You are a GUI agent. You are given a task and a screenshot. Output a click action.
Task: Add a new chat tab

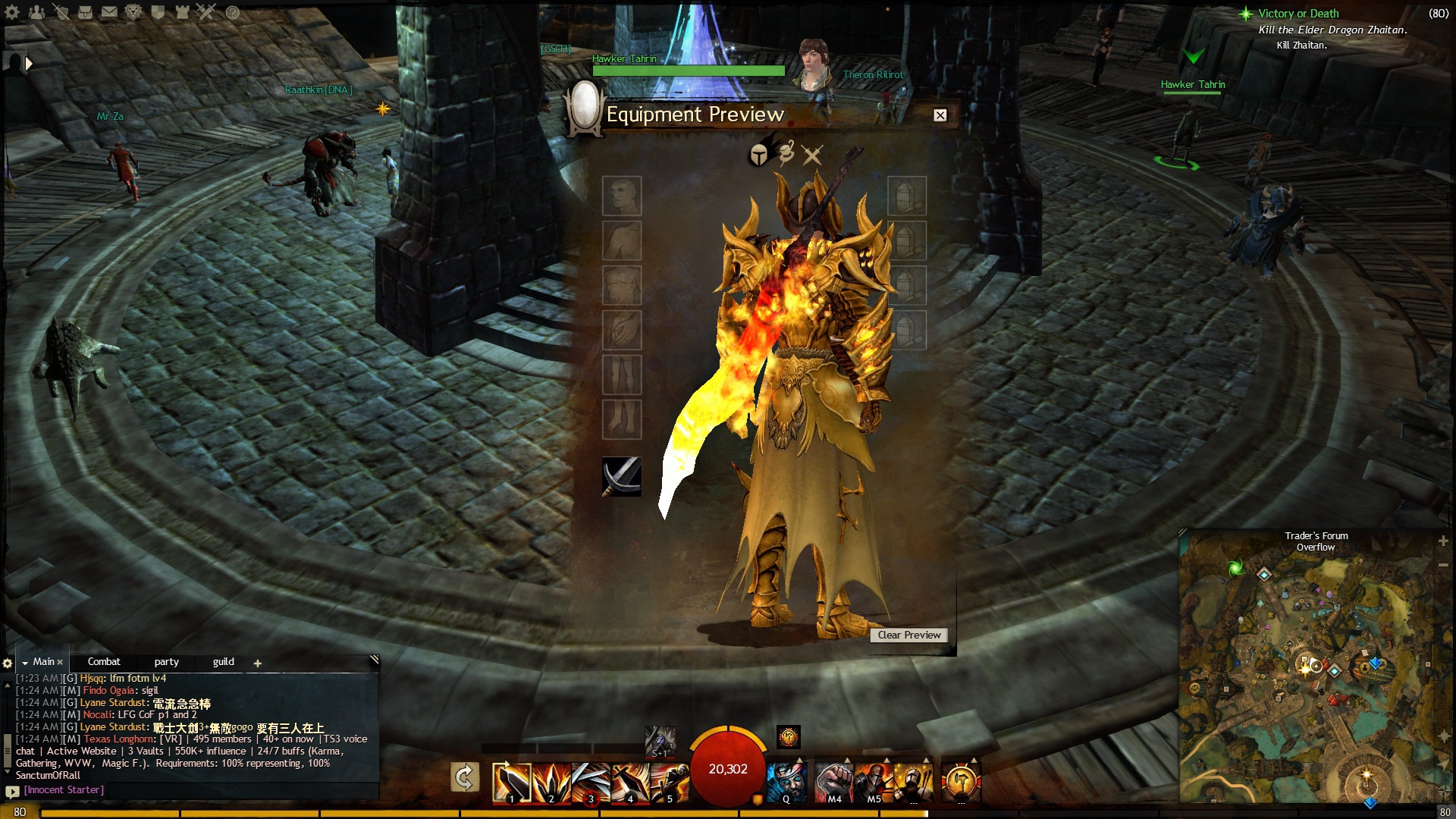point(258,664)
